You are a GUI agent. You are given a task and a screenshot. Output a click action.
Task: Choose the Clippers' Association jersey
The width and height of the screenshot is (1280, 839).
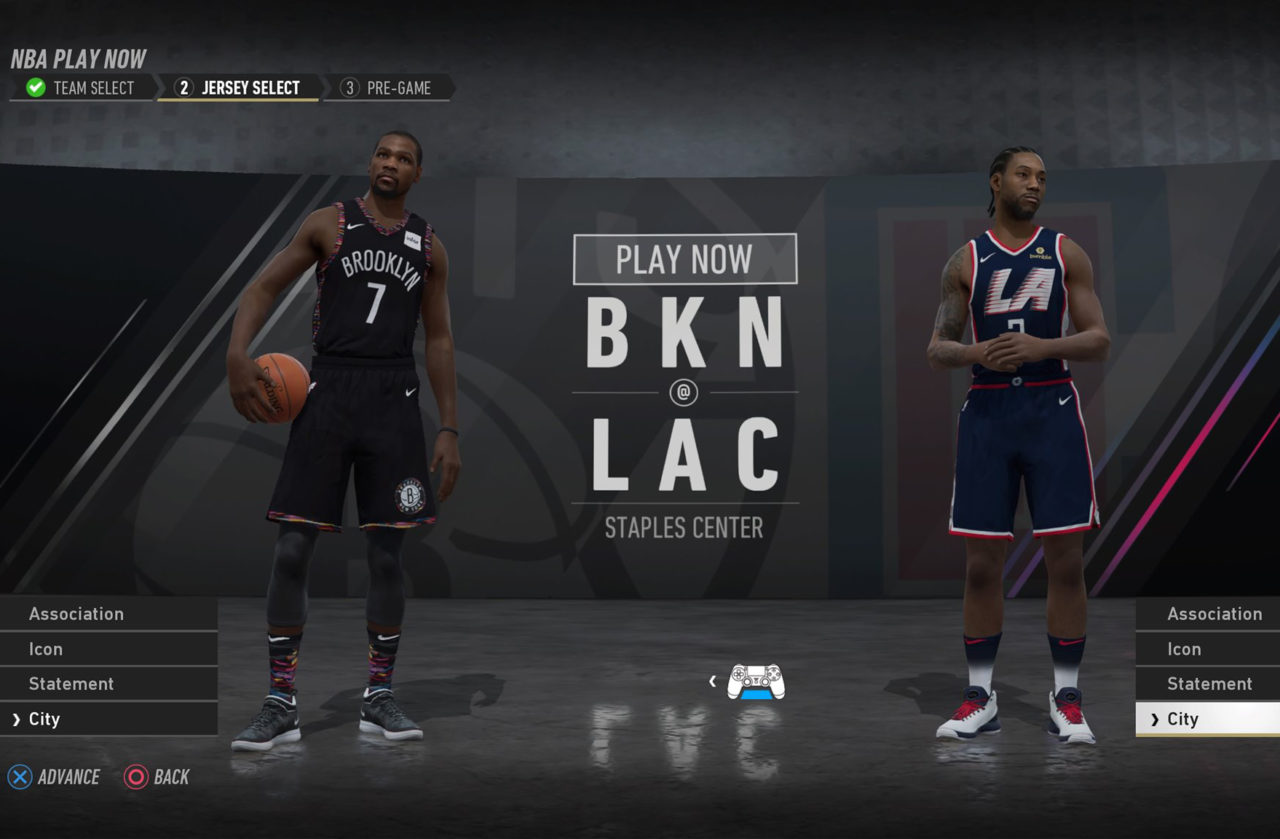(x=1208, y=614)
